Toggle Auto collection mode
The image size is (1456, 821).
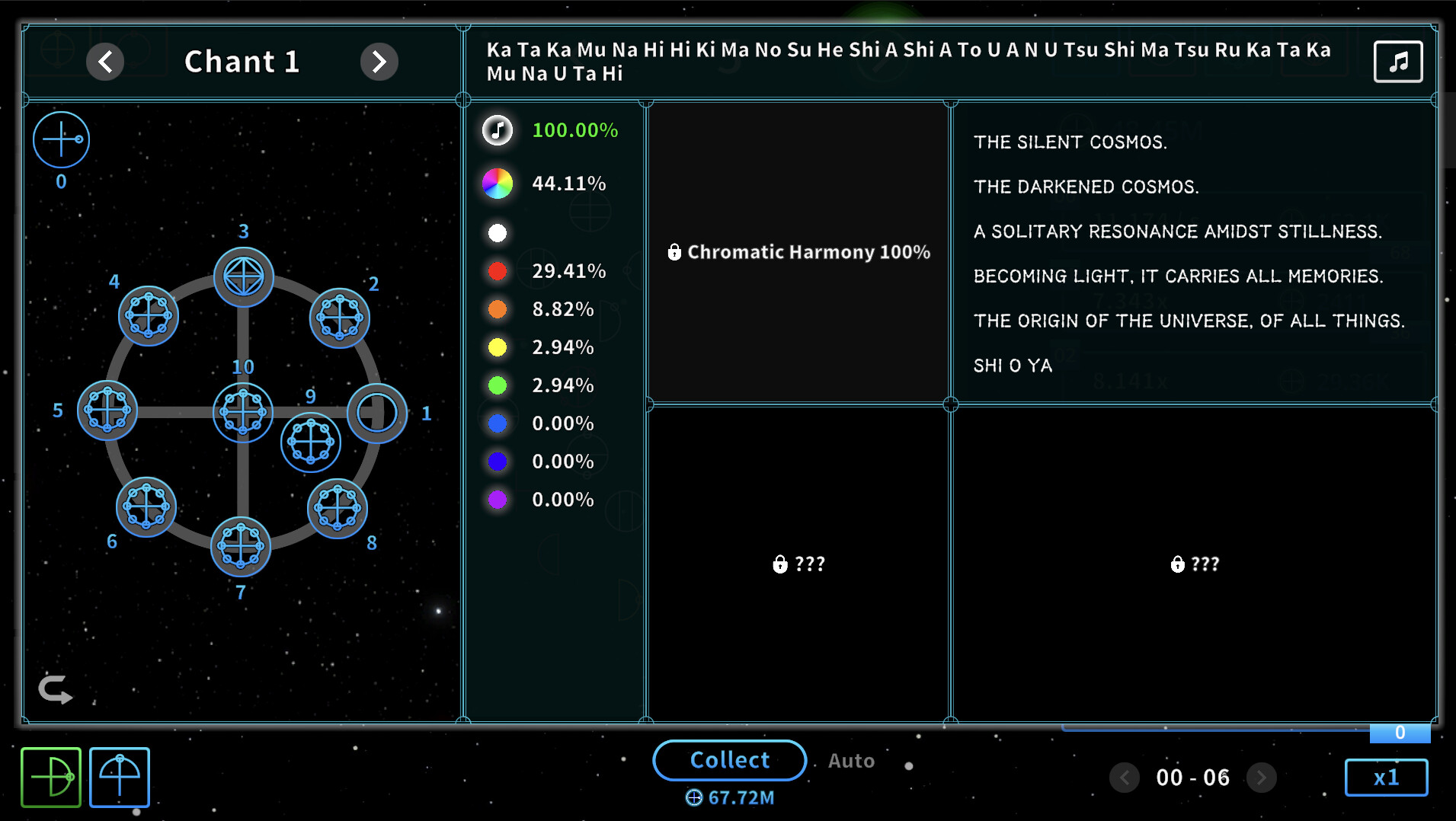tap(851, 760)
